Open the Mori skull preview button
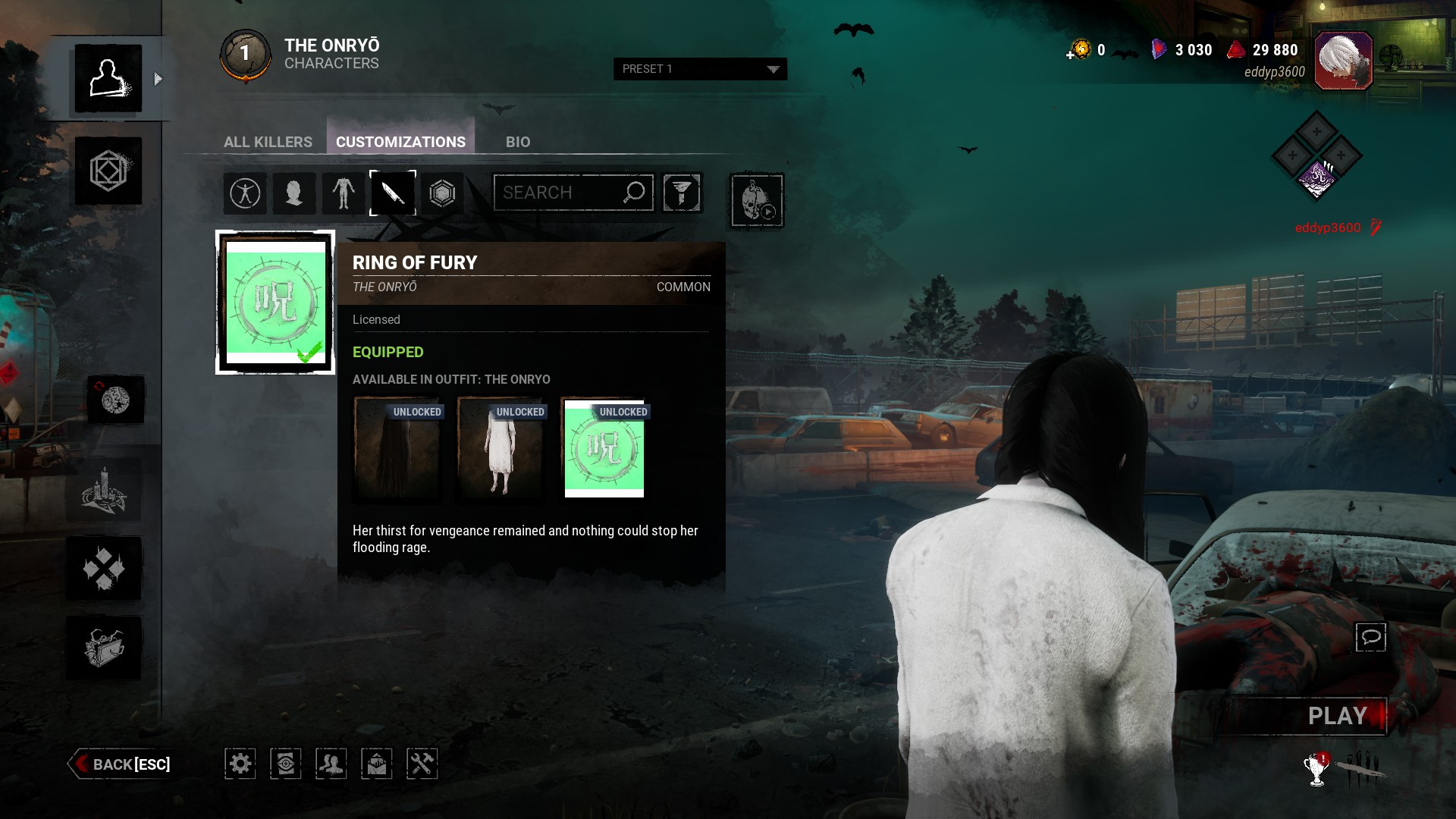The width and height of the screenshot is (1456, 819). click(x=756, y=201)
